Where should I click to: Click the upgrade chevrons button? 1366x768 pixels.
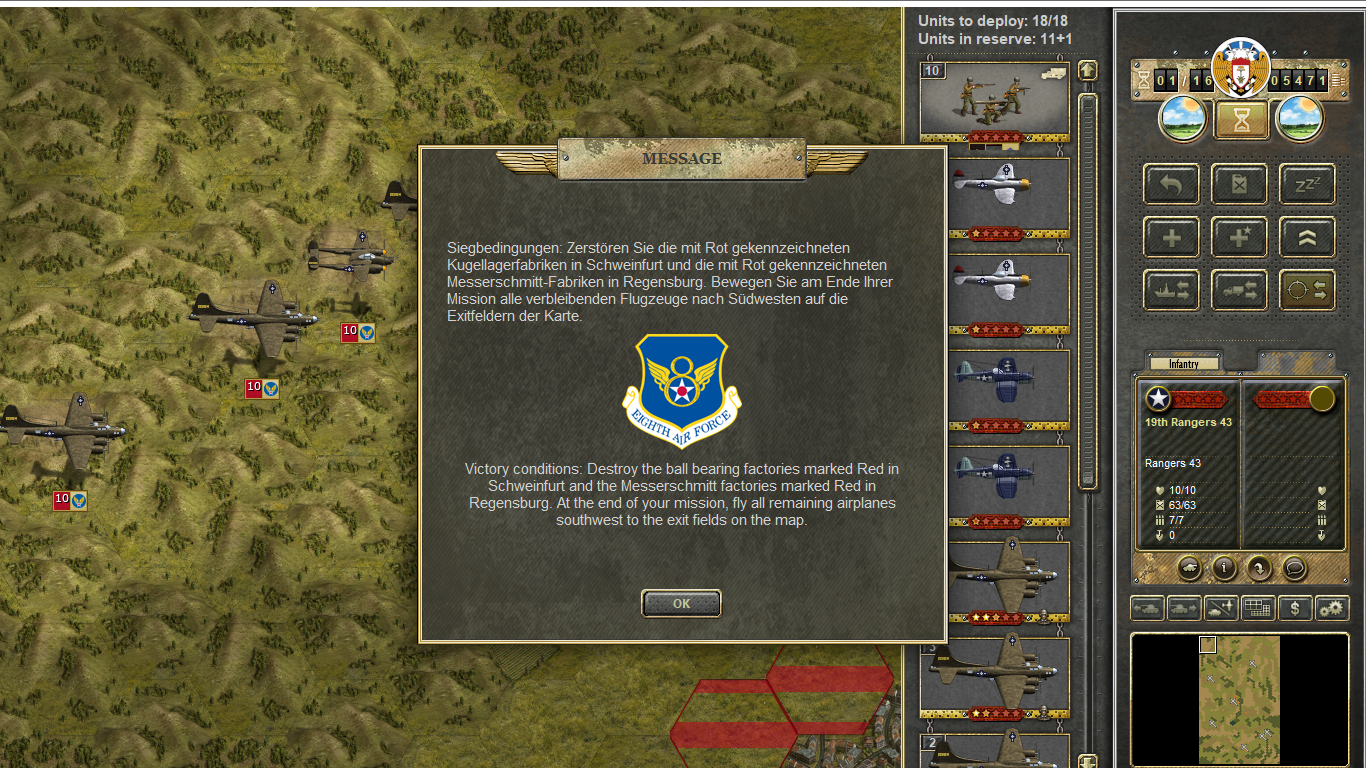(x=1307, y=238)
